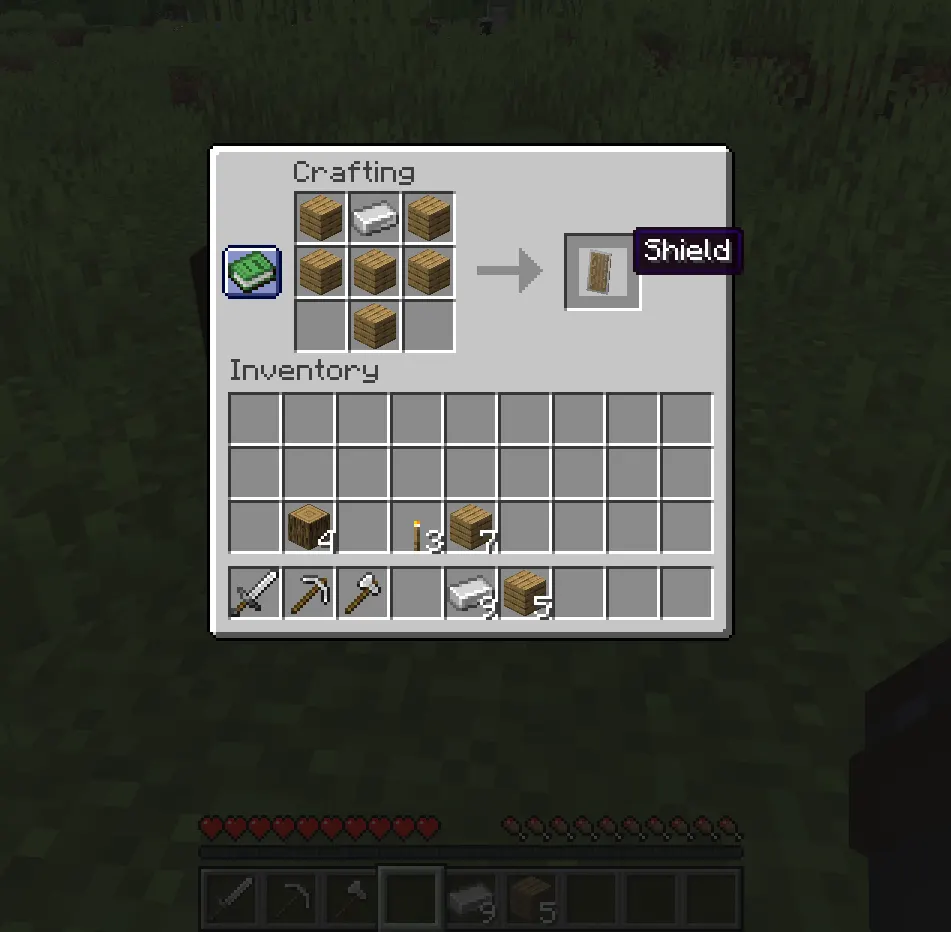Image resolution: width=951 pixels, height=932 pixels.
Task: Pick up the 5 oak planks stack
Action: [525, 594]
